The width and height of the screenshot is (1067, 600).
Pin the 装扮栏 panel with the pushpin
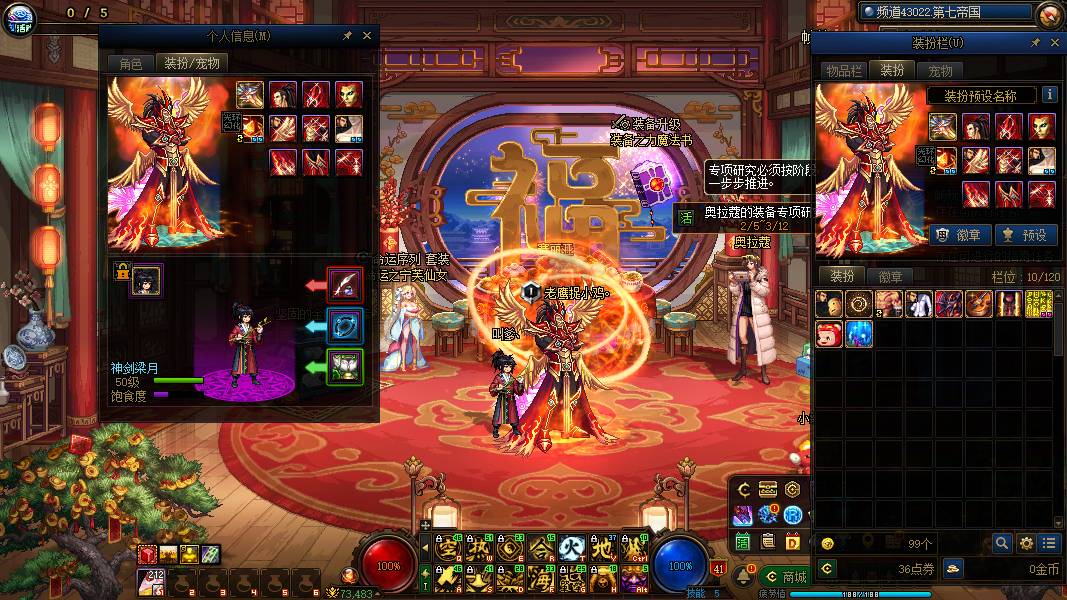(x=1035, y=43)
